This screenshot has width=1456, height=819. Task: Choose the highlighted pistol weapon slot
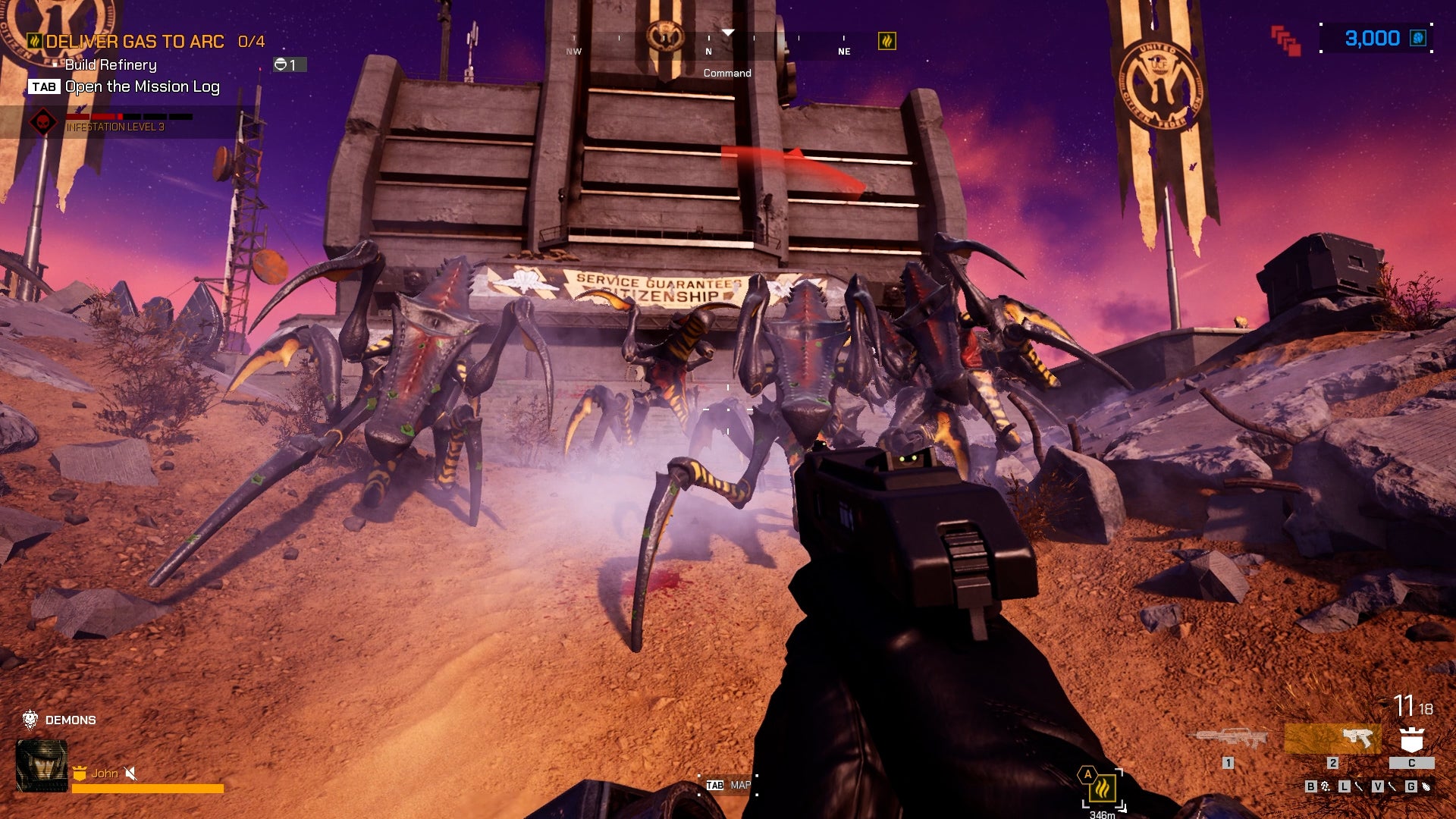click(x=1332, y=738)
